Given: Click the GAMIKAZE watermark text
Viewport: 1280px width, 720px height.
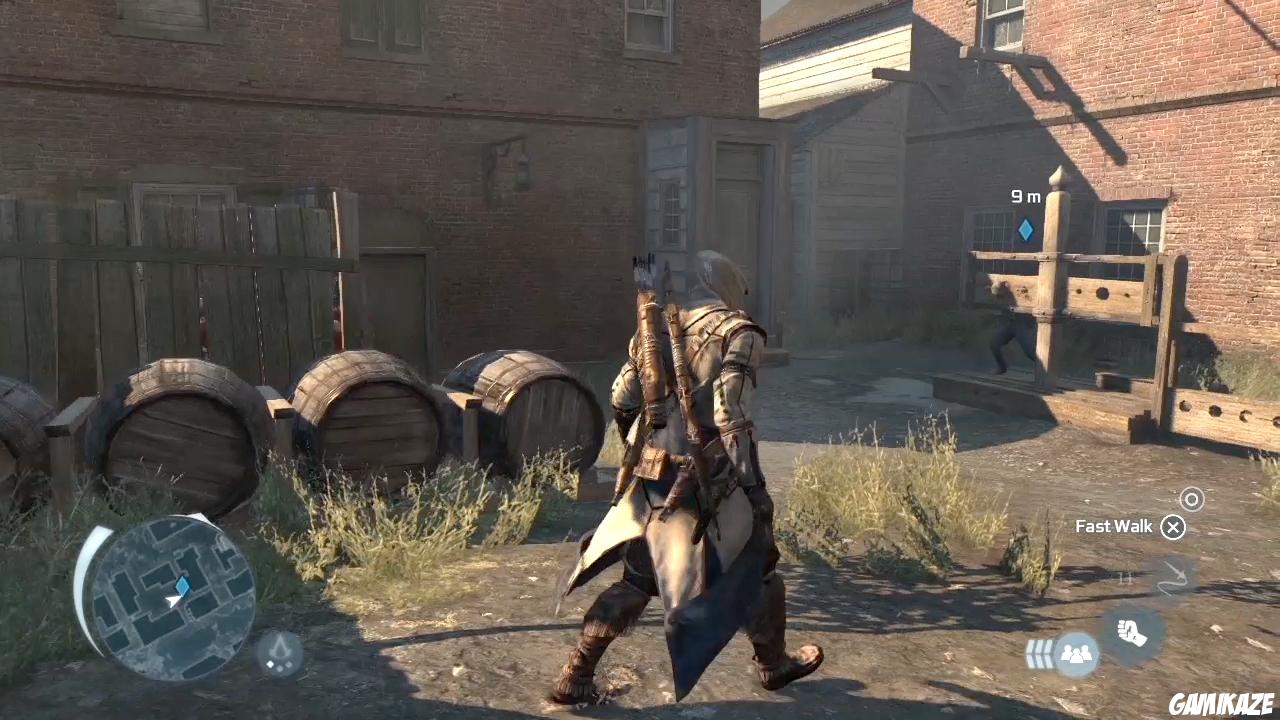Looking at the screenshot, I should [x=1221, y=705].
